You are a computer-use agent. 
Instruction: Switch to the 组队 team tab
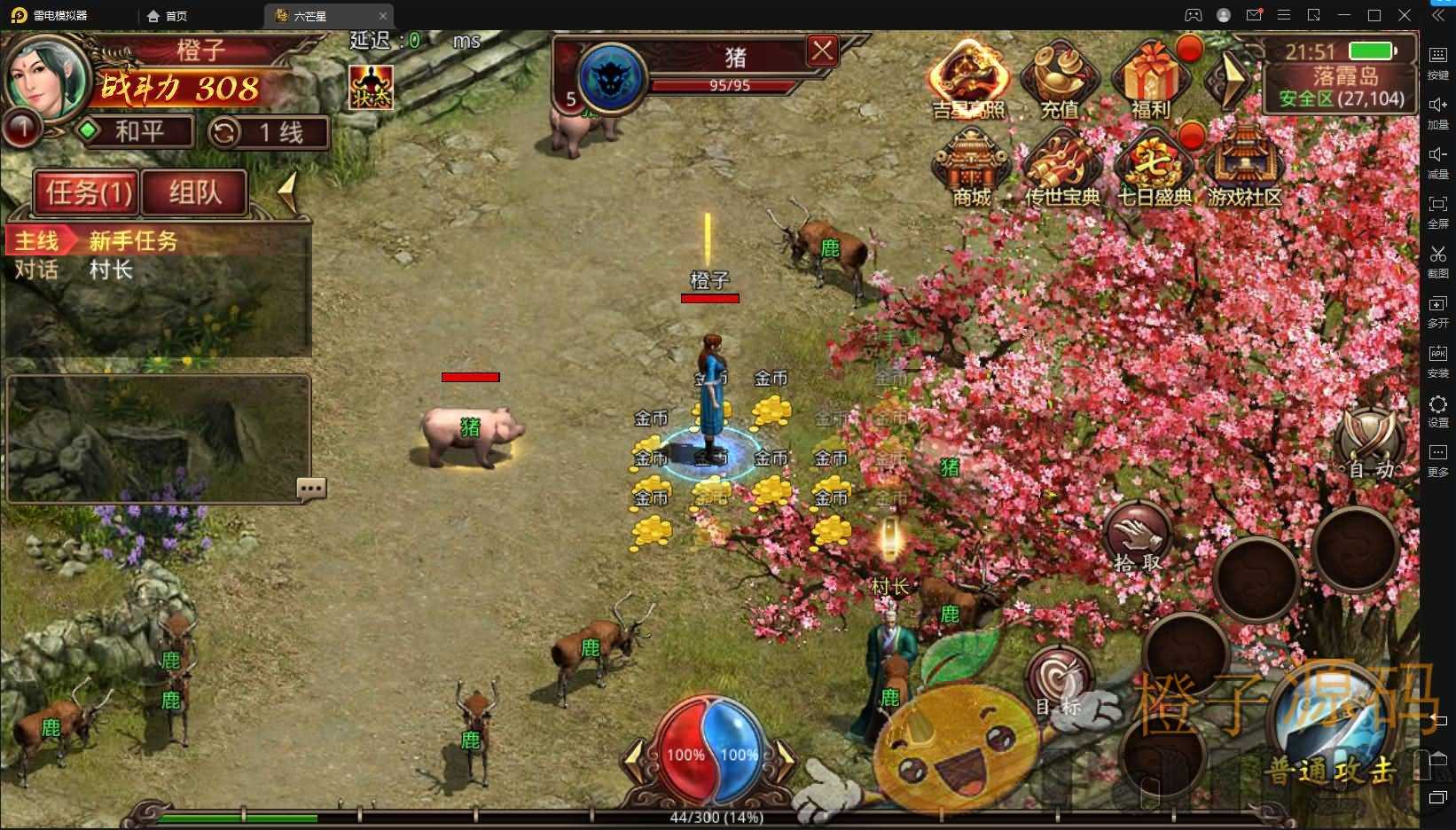coord(195,192)
